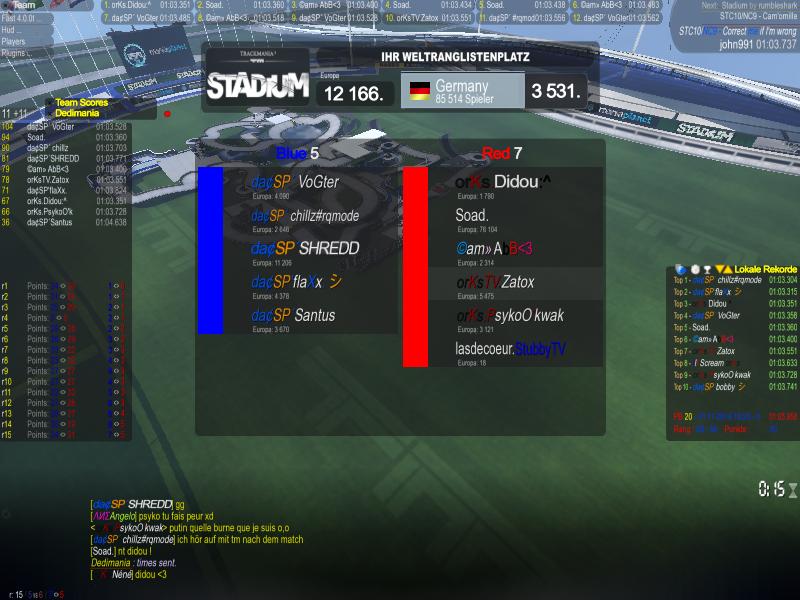
Task: Open the Plugins menu entry
Action: 14,53
